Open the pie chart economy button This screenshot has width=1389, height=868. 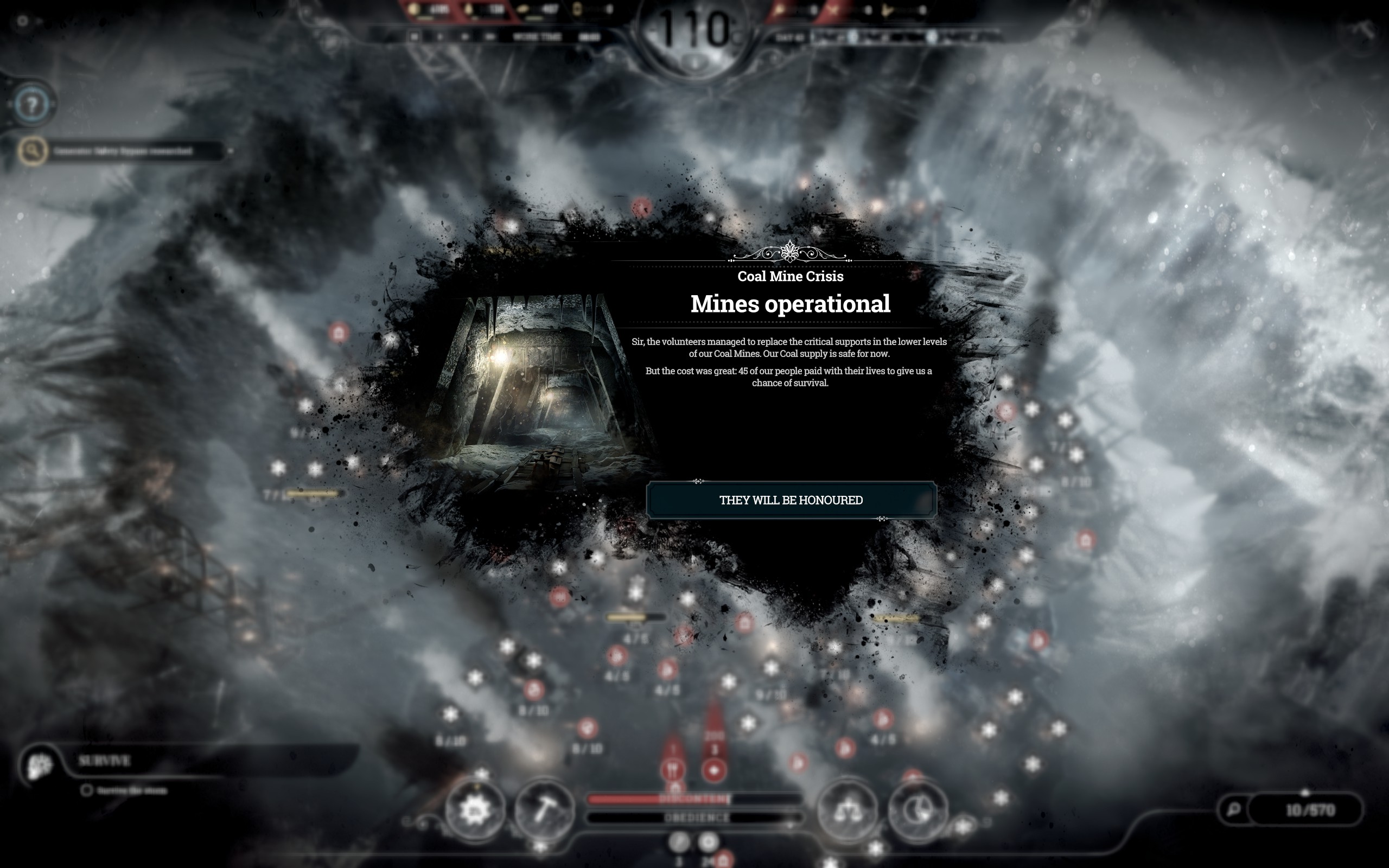pyautogui.click(x=917, y=810)
